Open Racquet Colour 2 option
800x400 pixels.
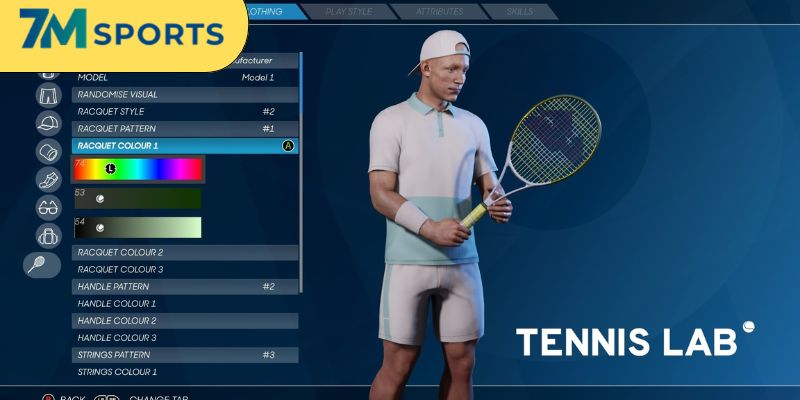tap(185, 253)
